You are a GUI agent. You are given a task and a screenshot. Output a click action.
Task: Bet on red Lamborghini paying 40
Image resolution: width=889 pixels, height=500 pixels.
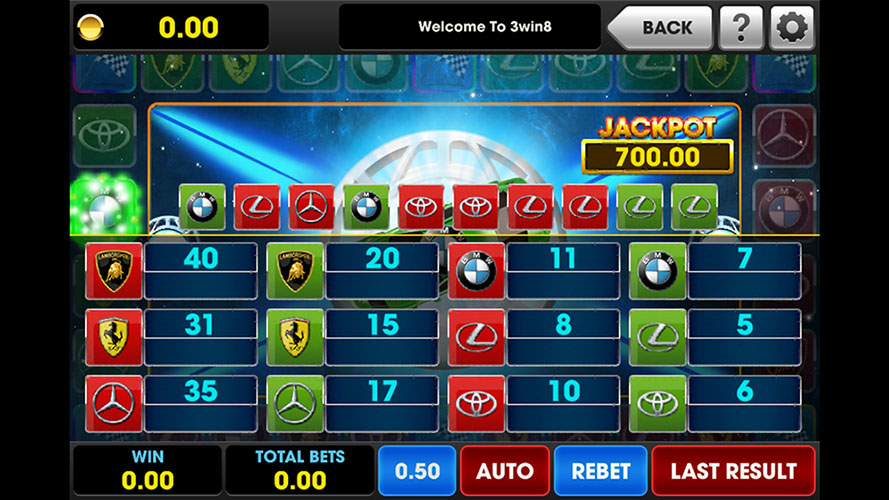click(x=114, y=270)
